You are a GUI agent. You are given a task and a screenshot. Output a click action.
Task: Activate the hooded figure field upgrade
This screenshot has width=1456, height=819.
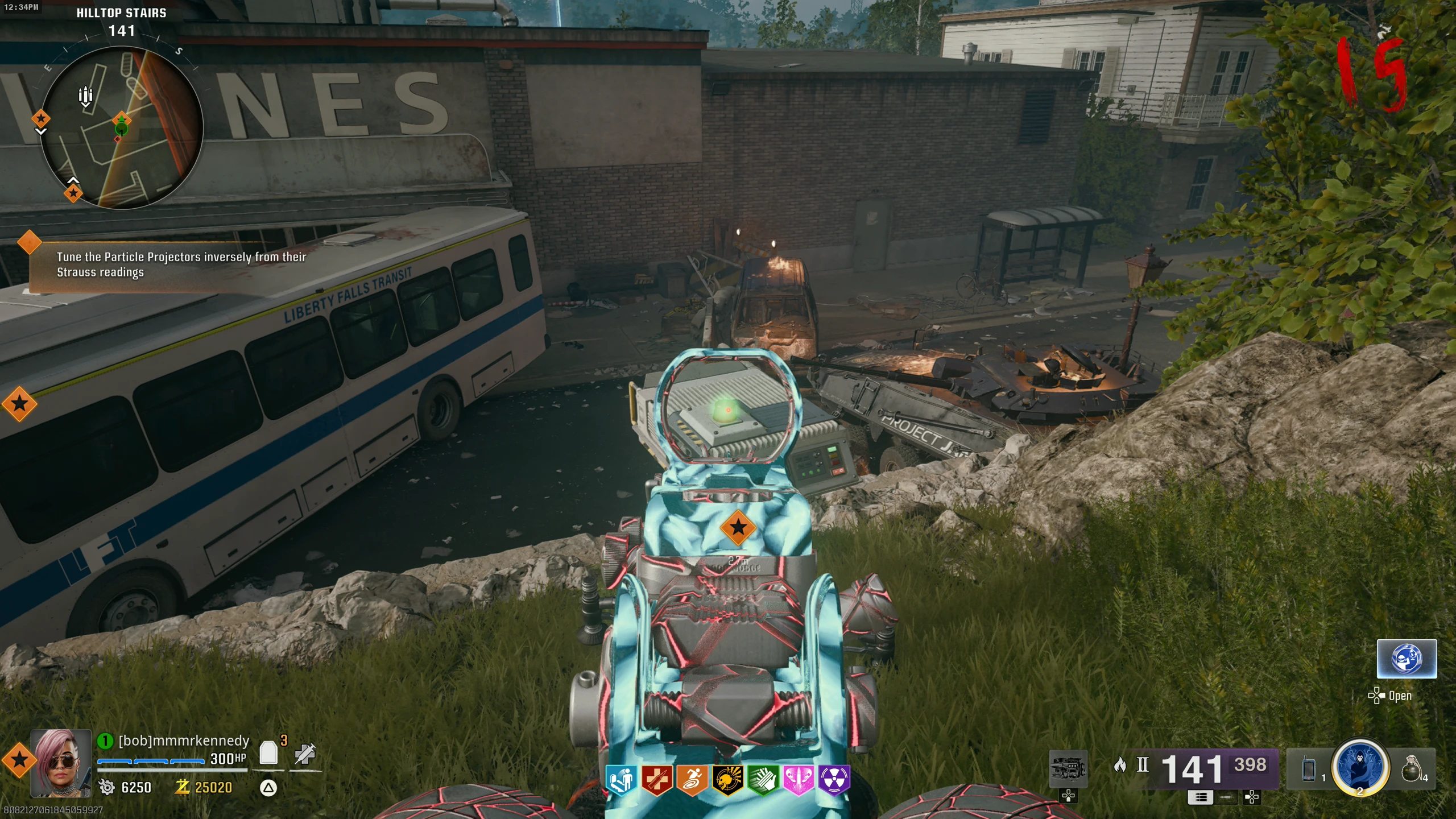point(1360,767)
